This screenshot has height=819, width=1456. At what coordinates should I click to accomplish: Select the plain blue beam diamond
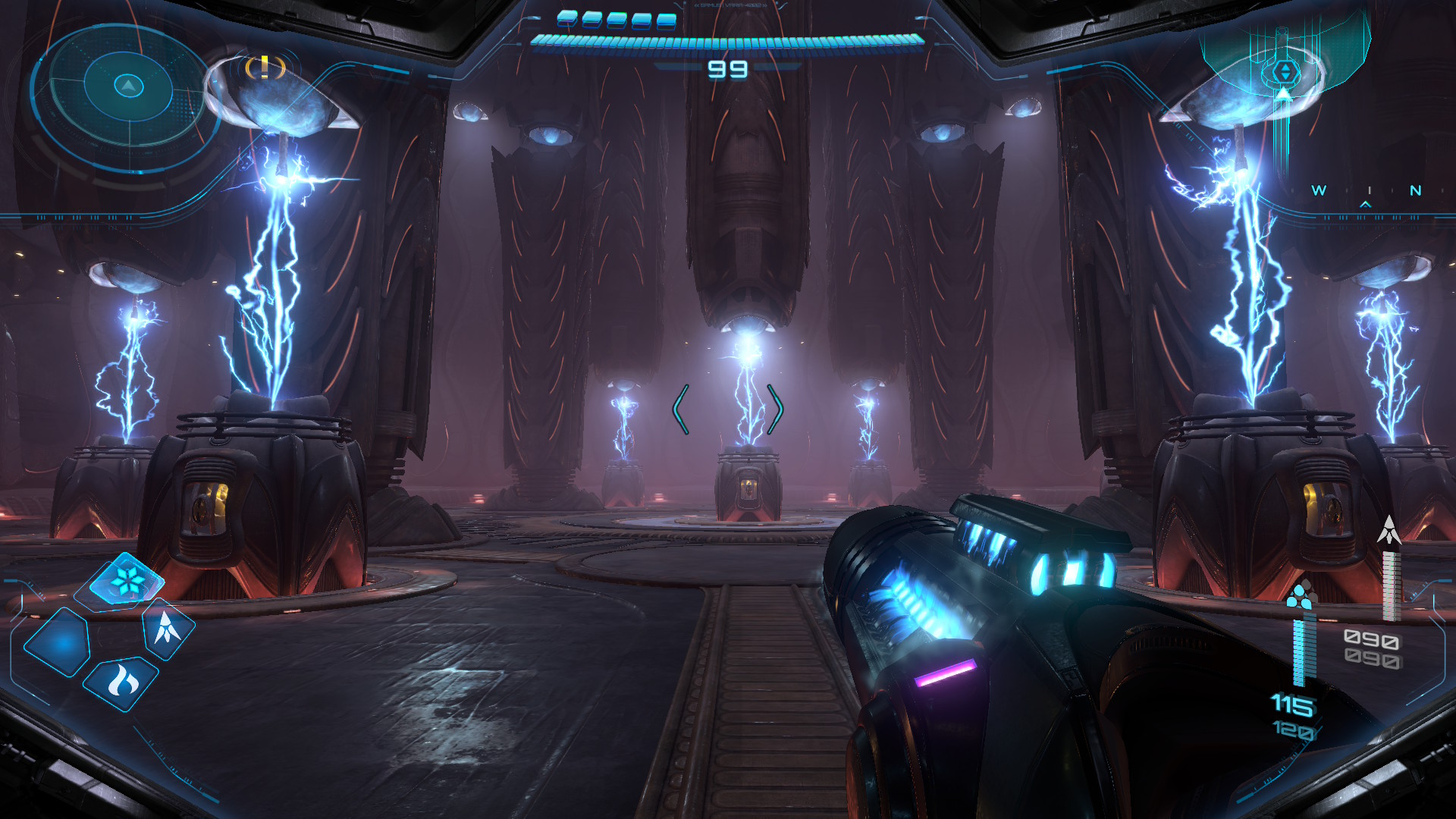58,642
